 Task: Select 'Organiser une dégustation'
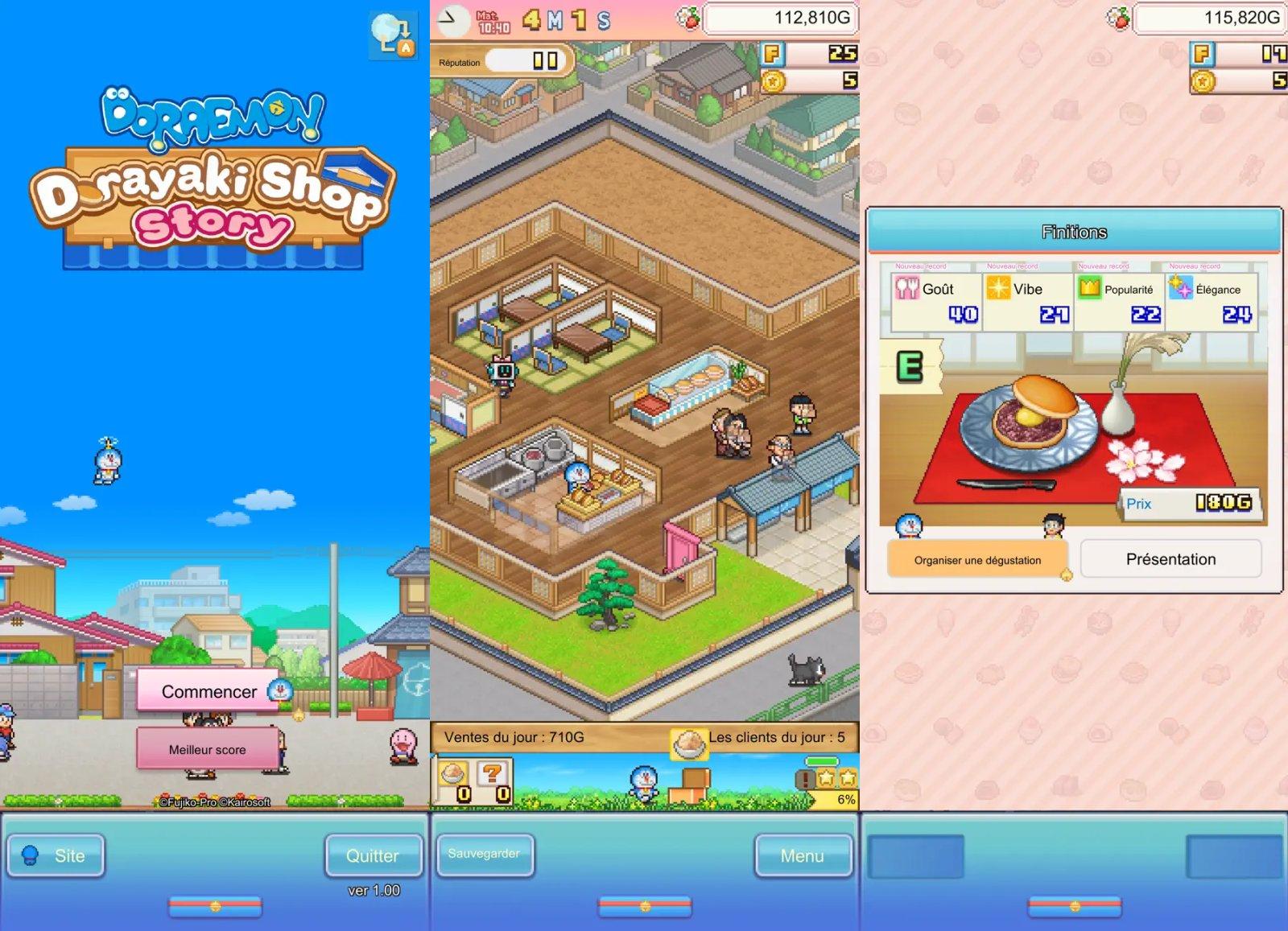976,560
